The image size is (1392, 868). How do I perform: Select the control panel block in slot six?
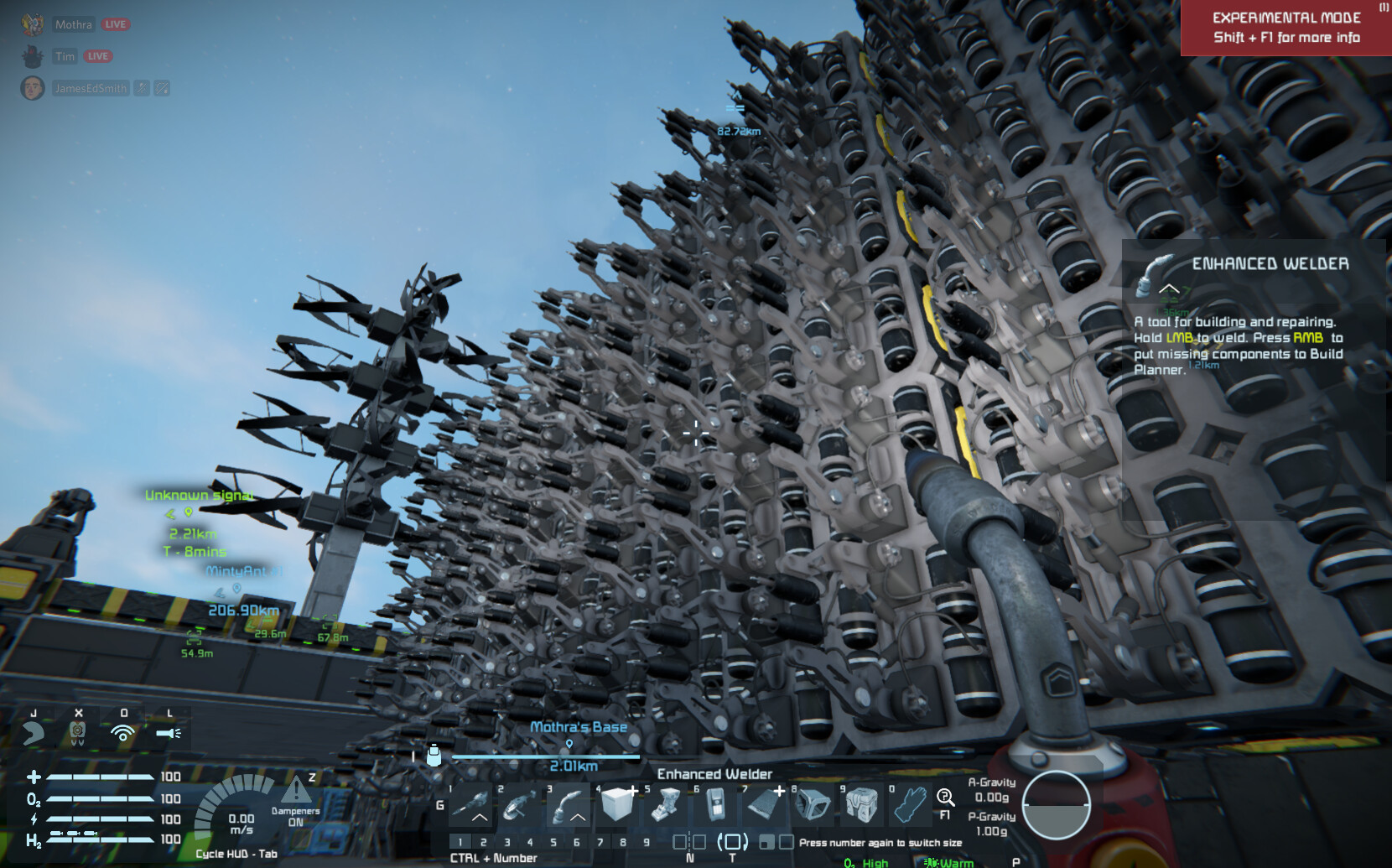coord(715,806)
